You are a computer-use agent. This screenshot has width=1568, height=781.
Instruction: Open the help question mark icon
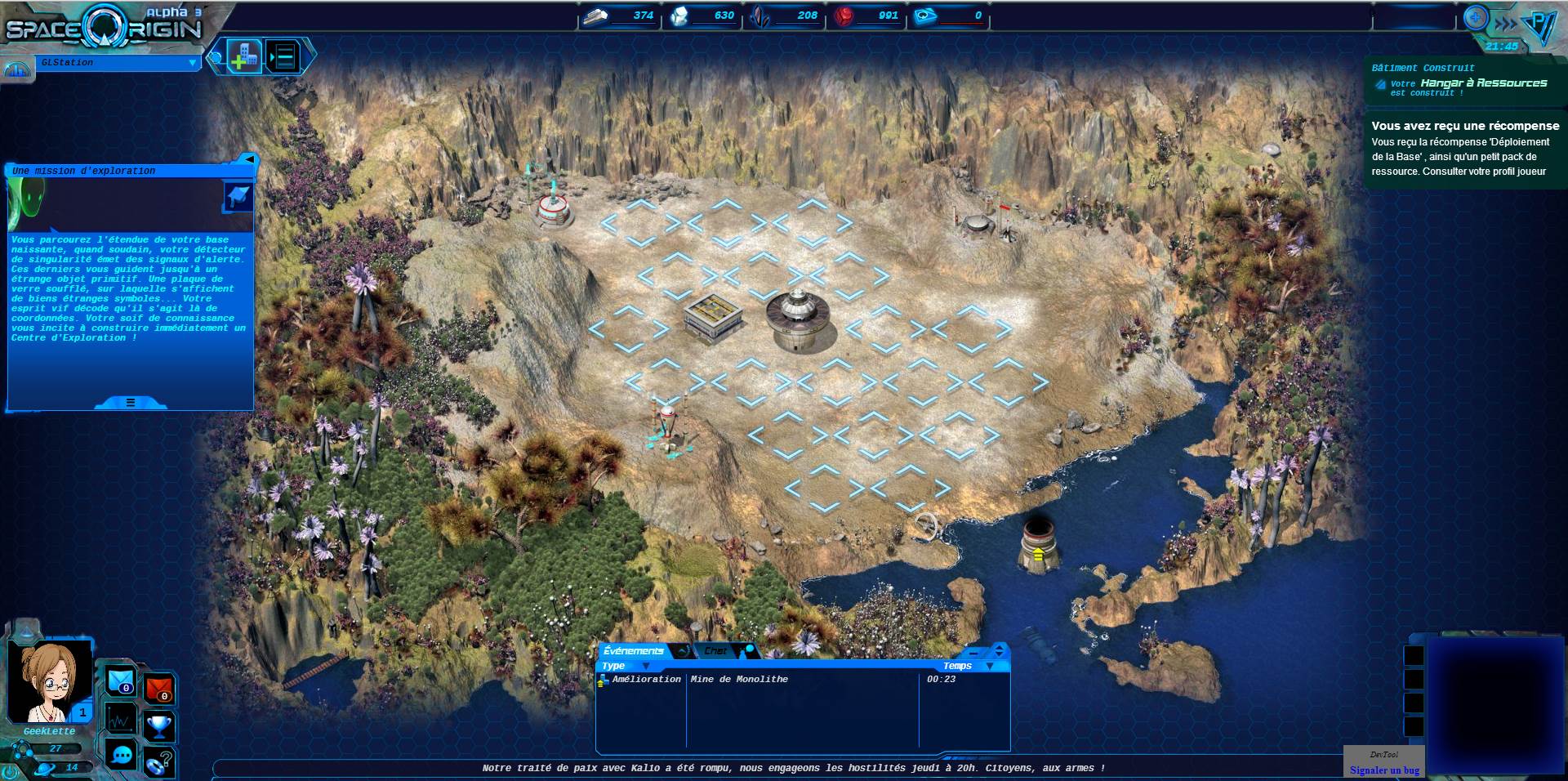tap(159, 762)
